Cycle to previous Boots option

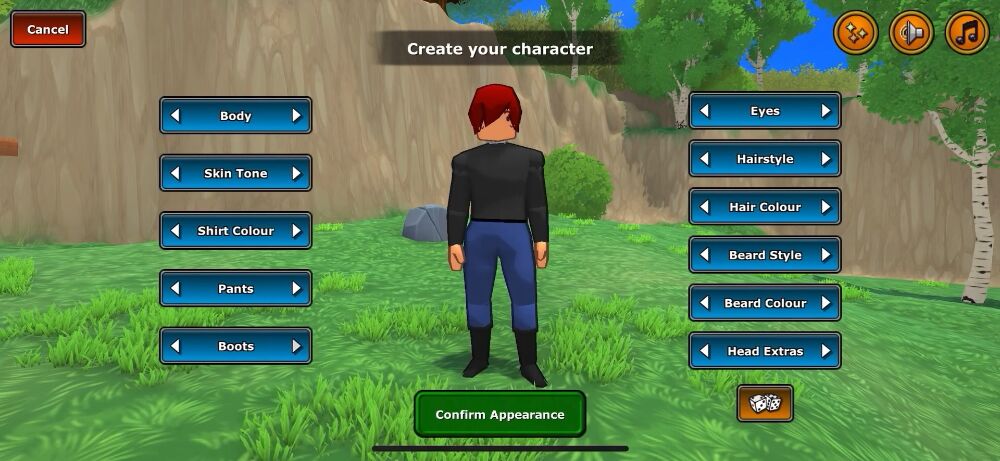(176, 346)
